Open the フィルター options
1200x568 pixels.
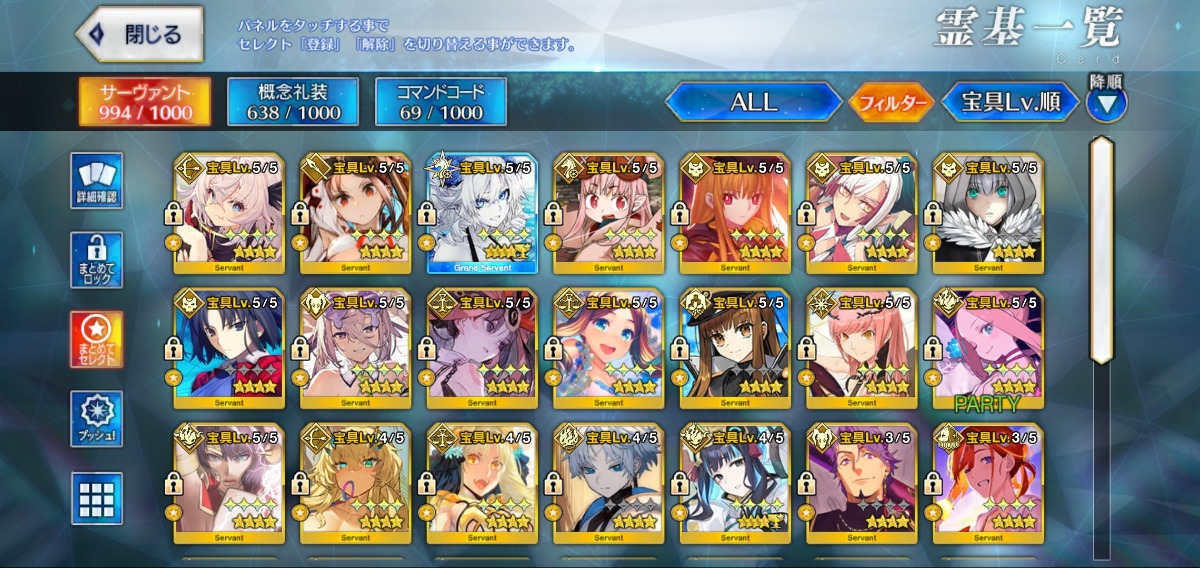click(x=891, y=102)
